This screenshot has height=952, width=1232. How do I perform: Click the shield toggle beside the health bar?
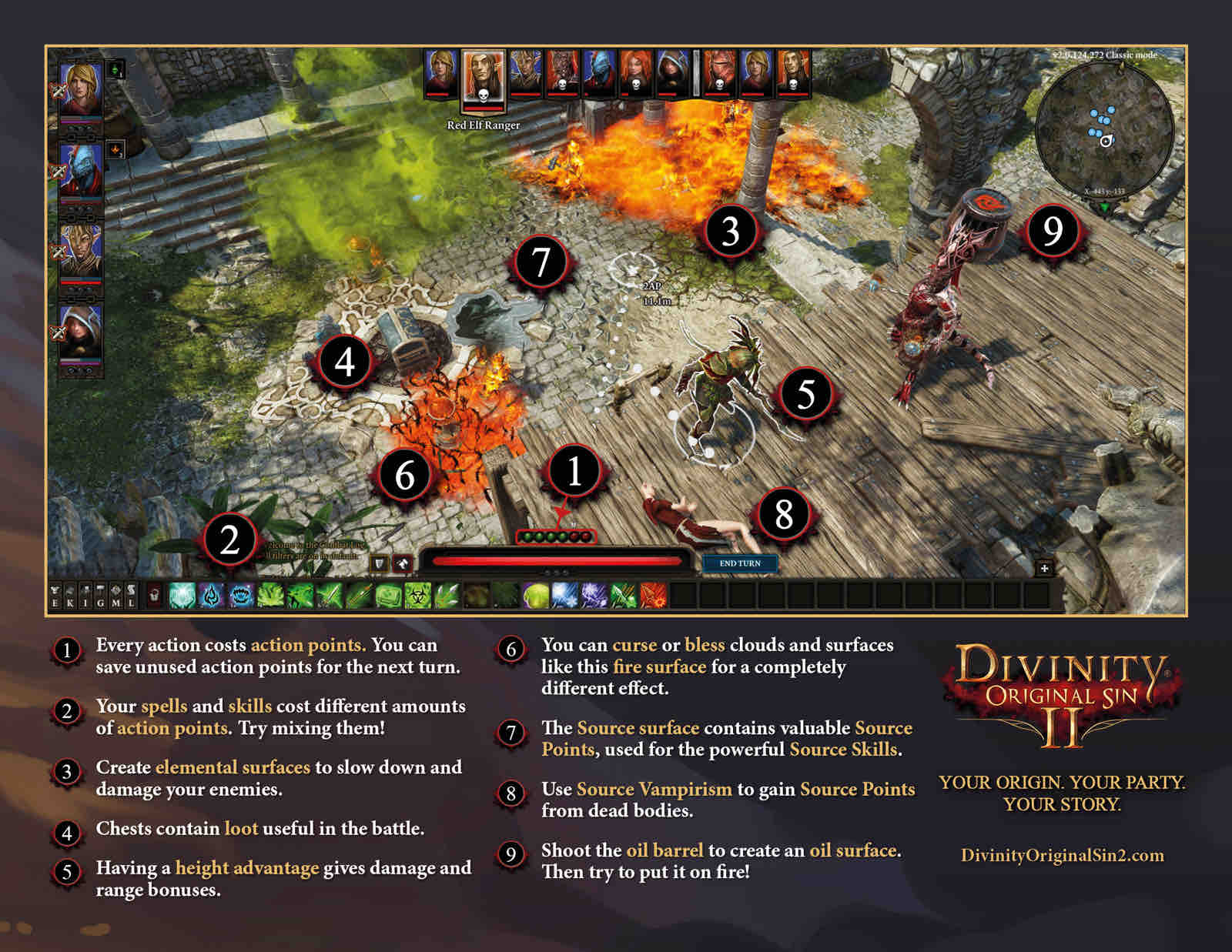point(379,564)
